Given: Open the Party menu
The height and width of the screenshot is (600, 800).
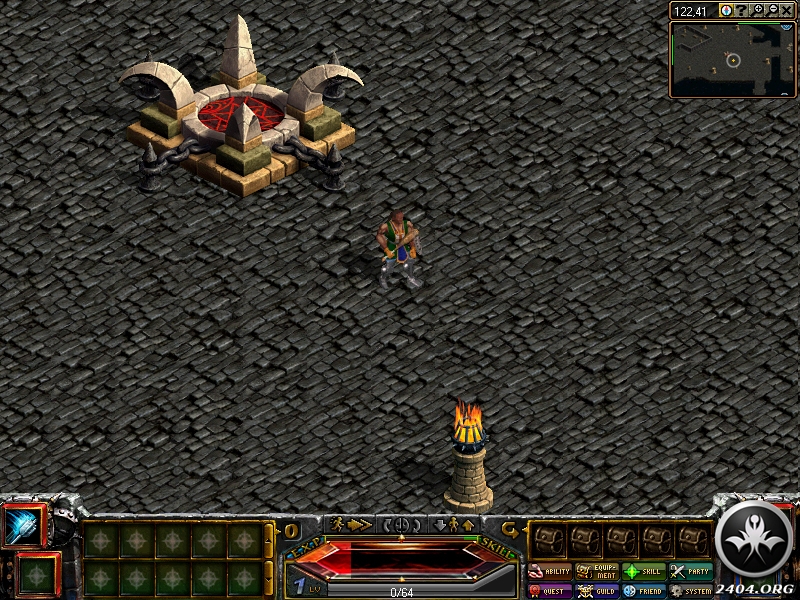Looking at the screenshot, I should (691, 572).
